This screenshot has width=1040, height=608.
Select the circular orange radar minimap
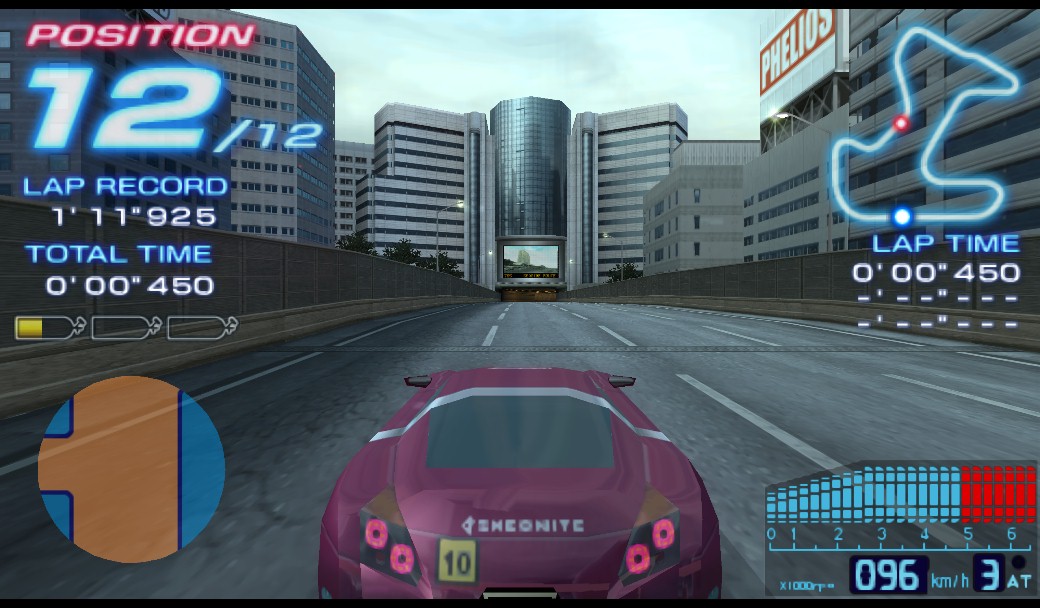coord(131,468)
